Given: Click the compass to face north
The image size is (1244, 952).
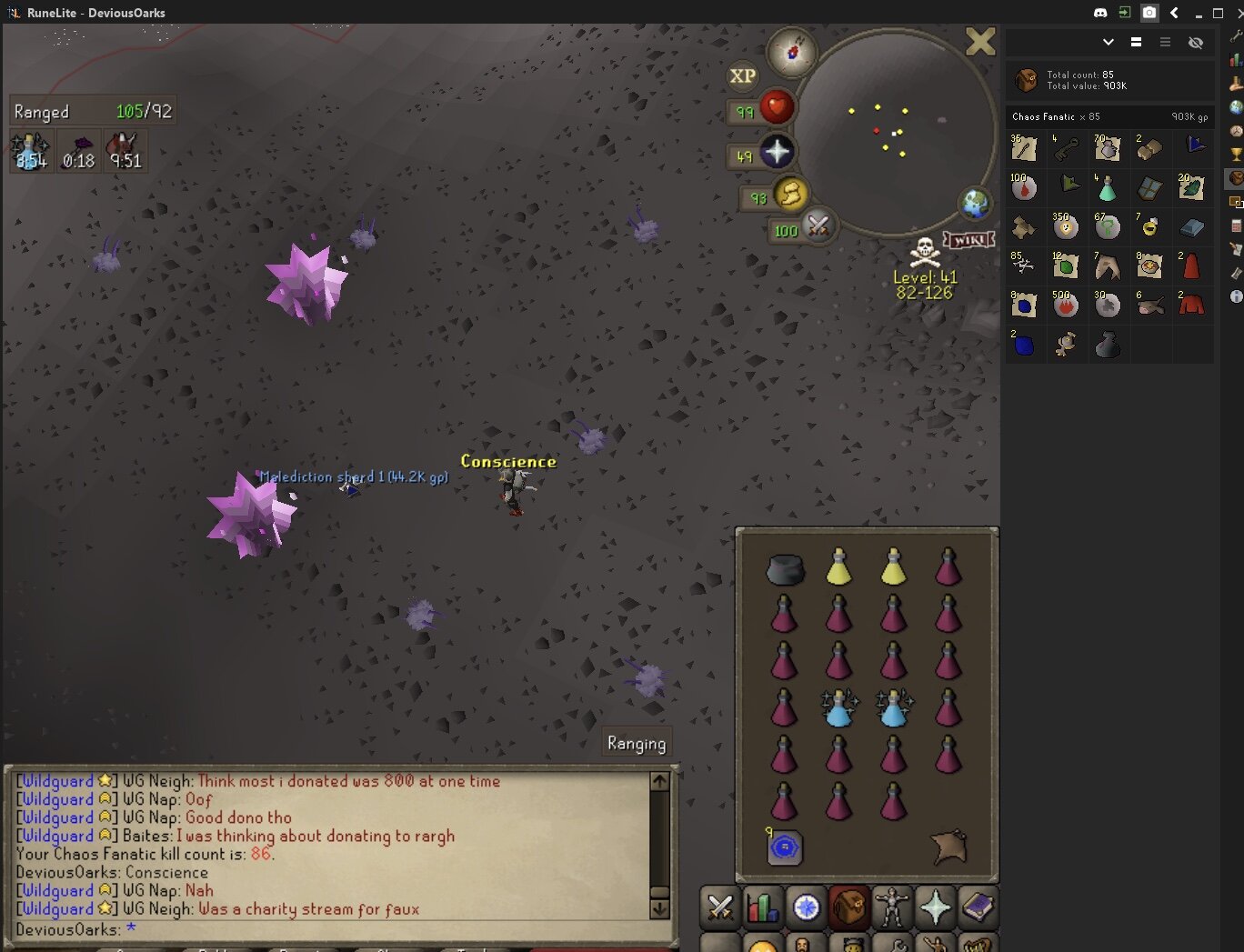Looking at the screenshot, I should pos(791,52).
